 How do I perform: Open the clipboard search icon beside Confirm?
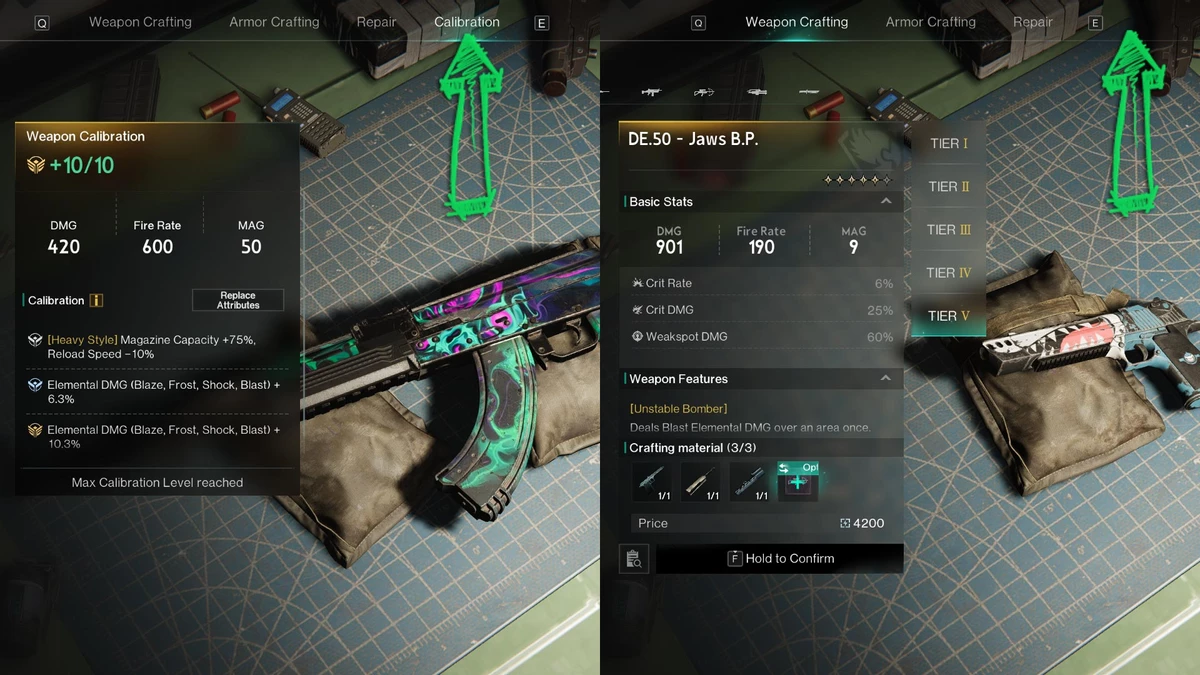point(634,559)
